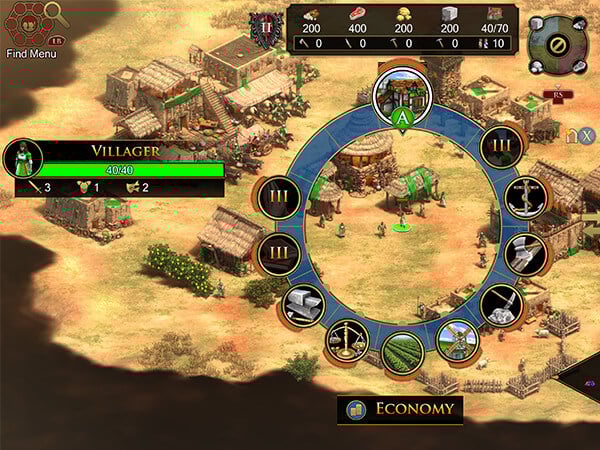
Task: Select the Blacksmith anvil icon
Action: (x=303, y=305)
